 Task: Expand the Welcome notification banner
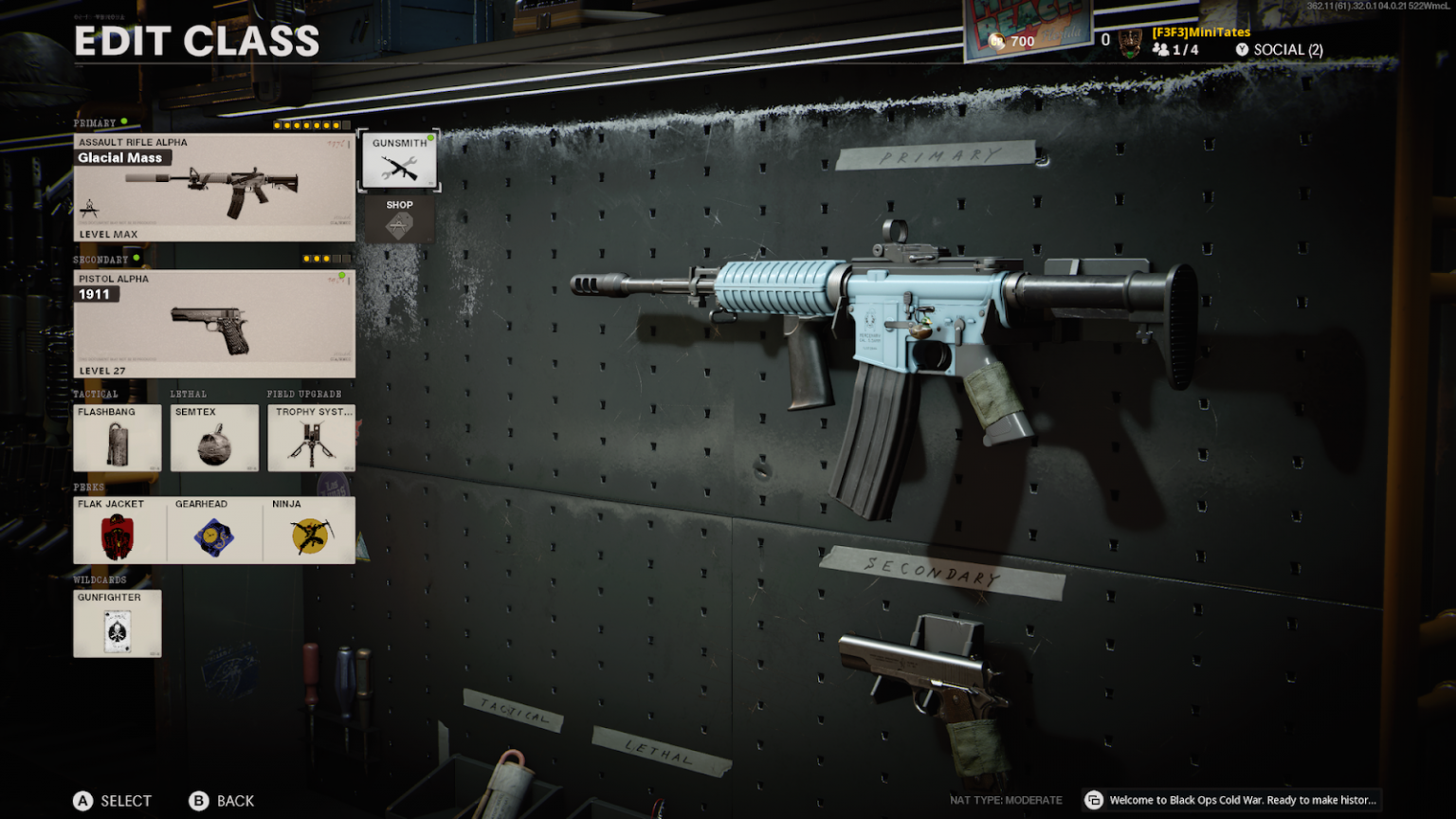tap(1232, 800)
